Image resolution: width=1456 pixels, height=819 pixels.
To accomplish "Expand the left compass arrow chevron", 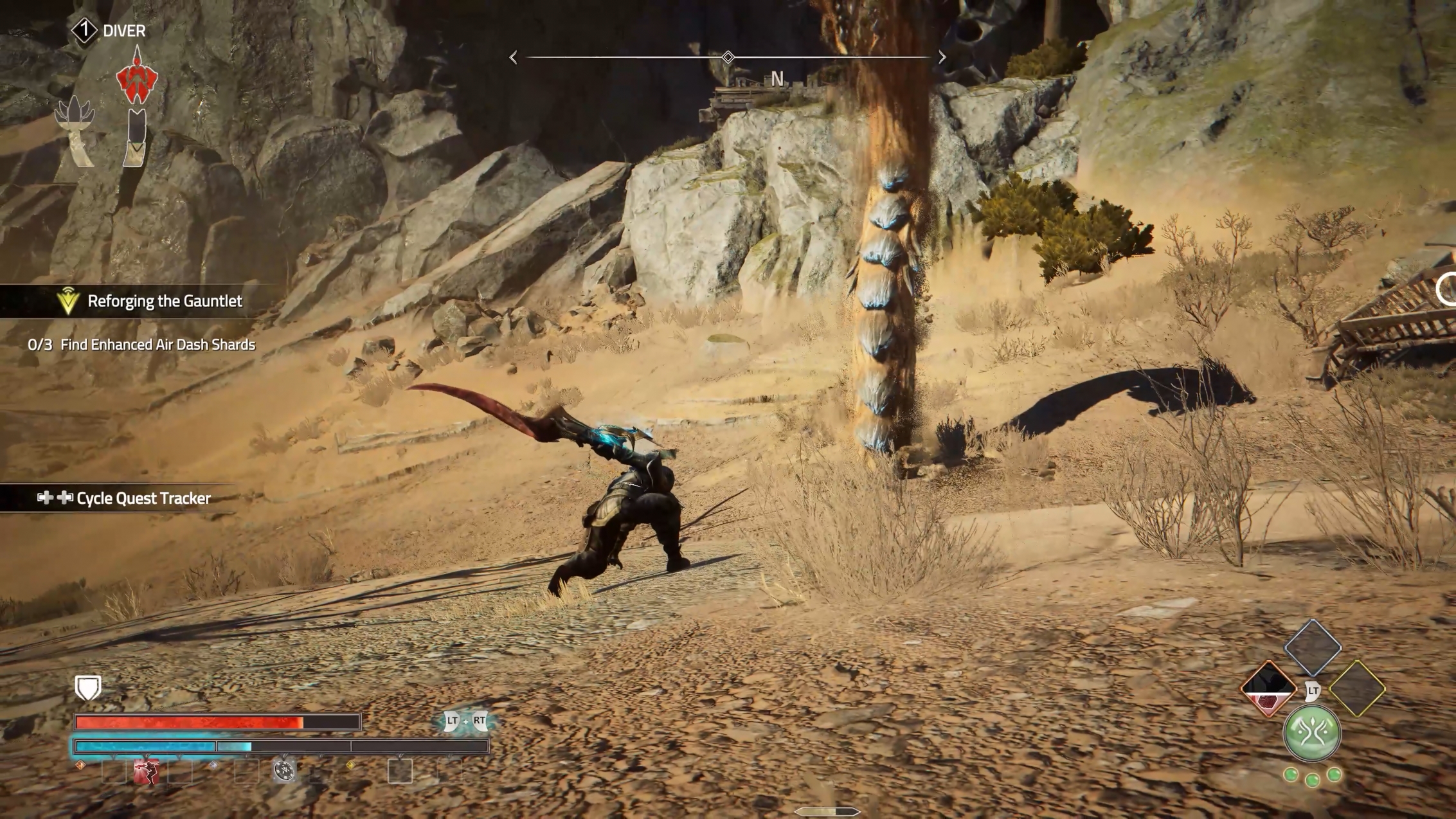I will pyautogui.click(x=512, y=57).
